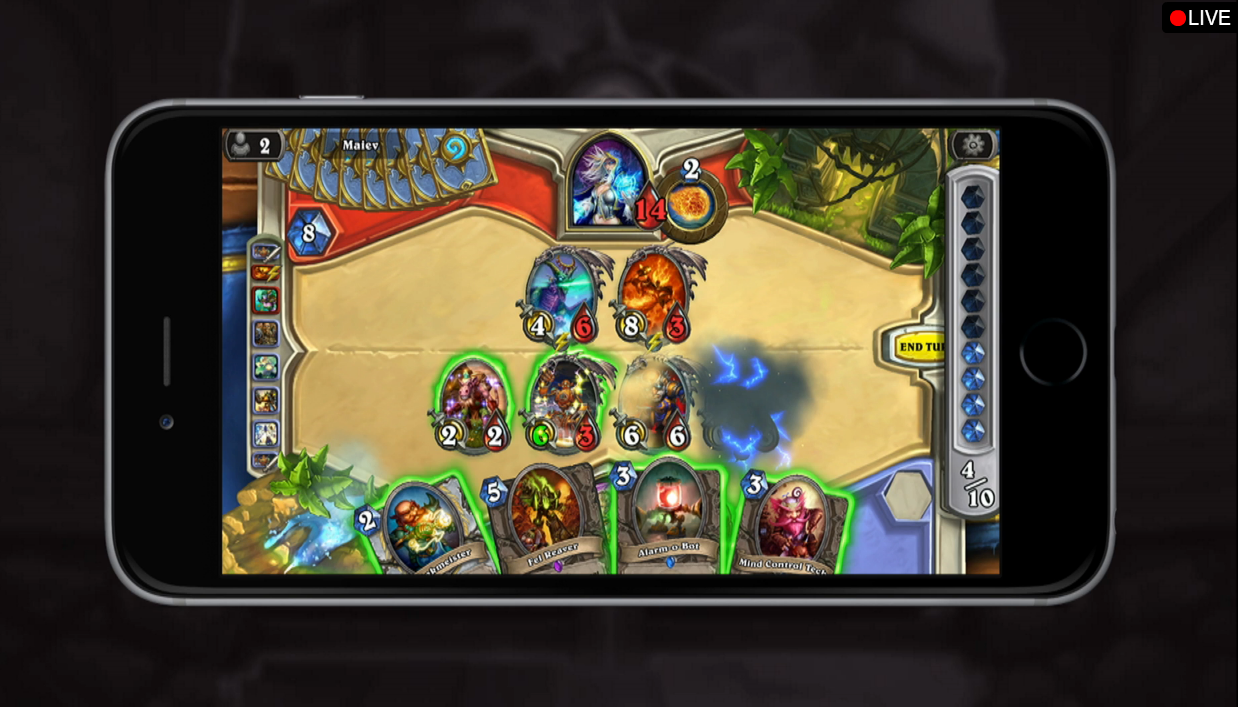Viewport: 1238px width, 707px height.
Task: Inspect the enemy Fireblast hero power
Action: [691, 203]
